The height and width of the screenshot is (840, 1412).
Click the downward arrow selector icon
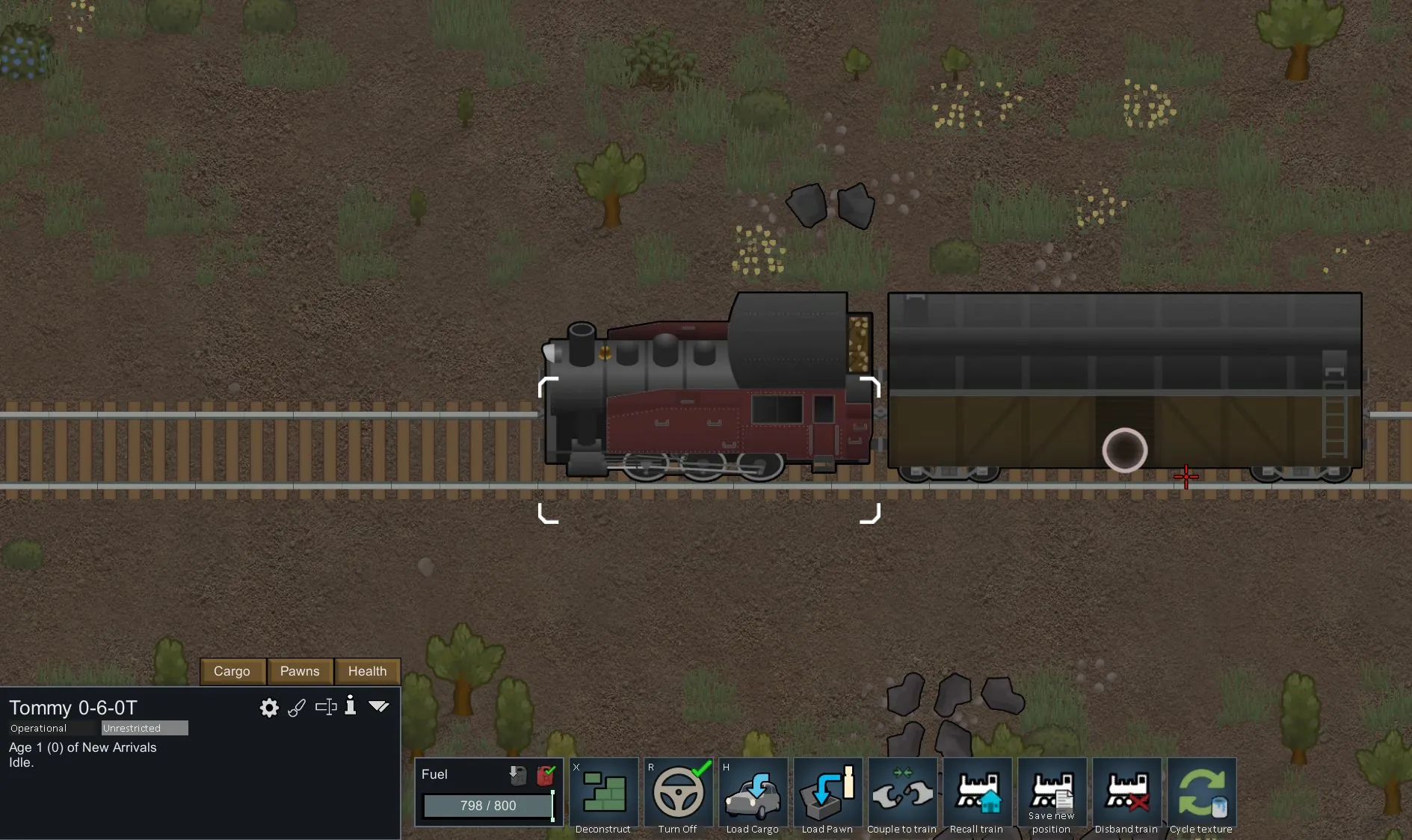(379, 706)
